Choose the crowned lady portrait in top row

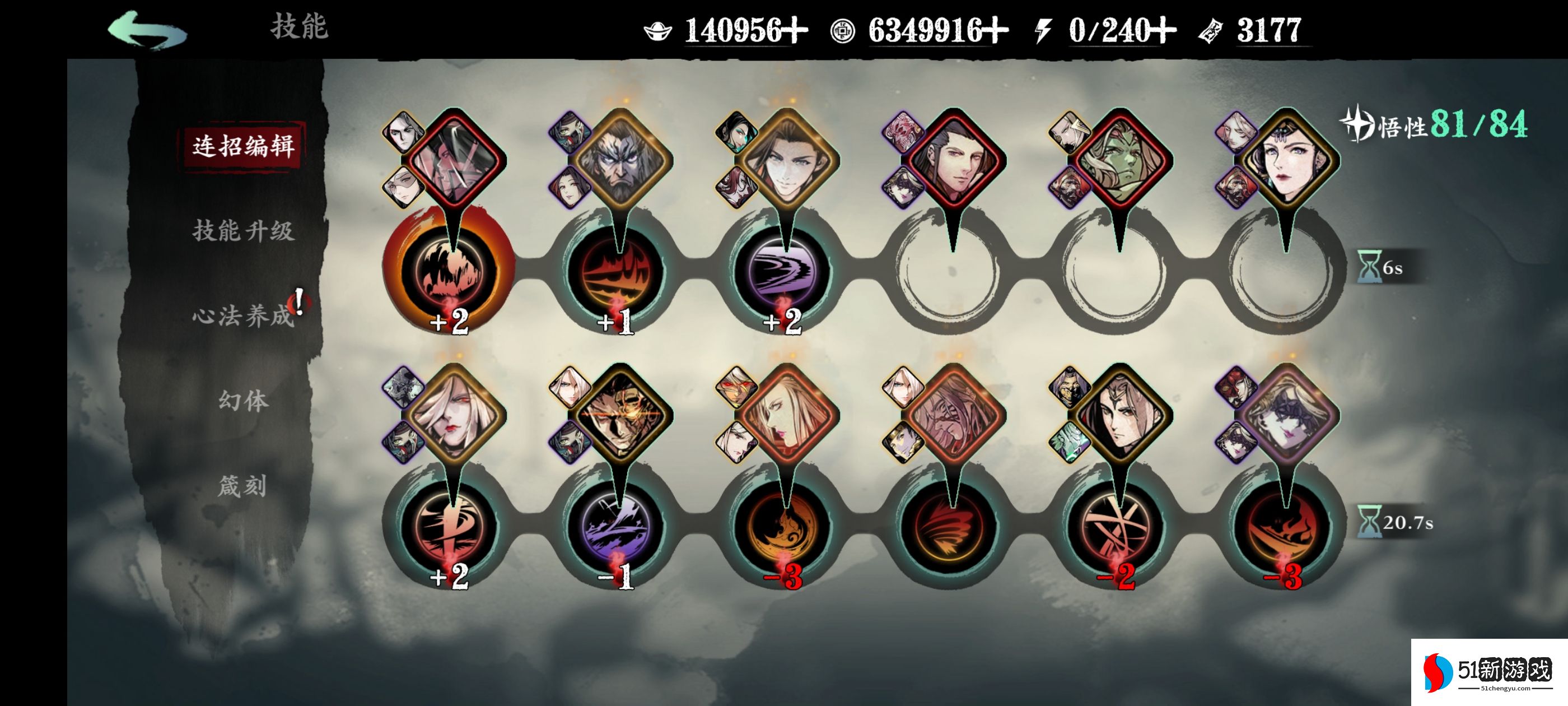[1286, 159]
